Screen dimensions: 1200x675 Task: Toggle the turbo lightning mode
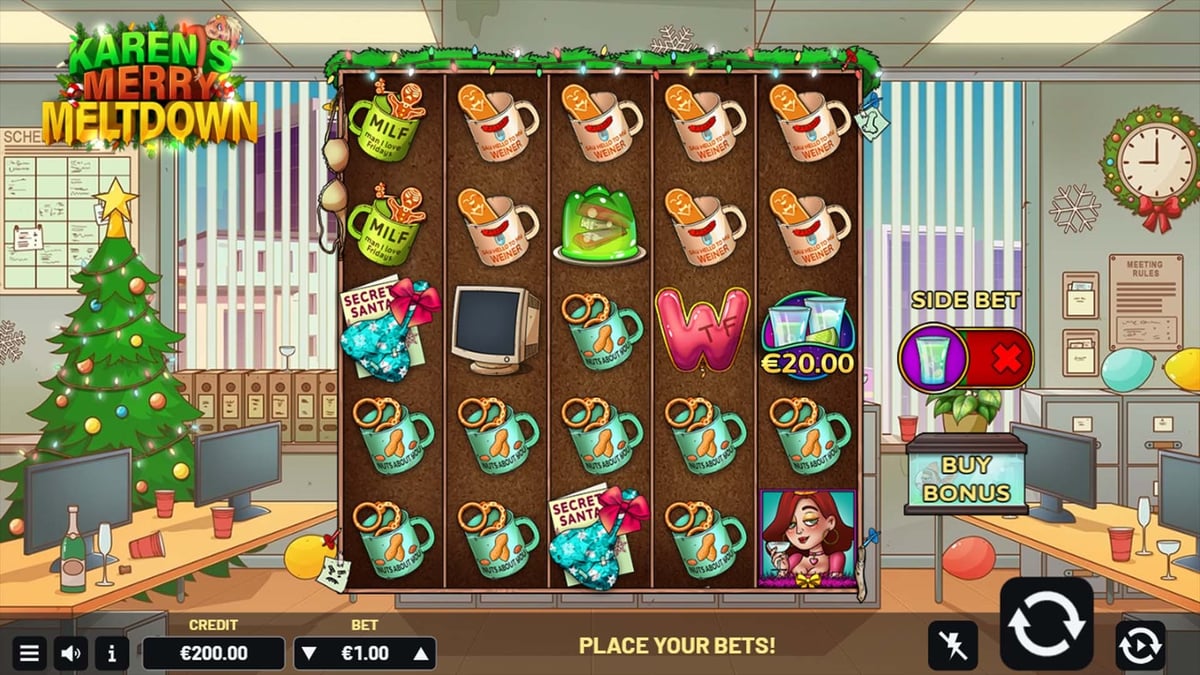(952, 645)
